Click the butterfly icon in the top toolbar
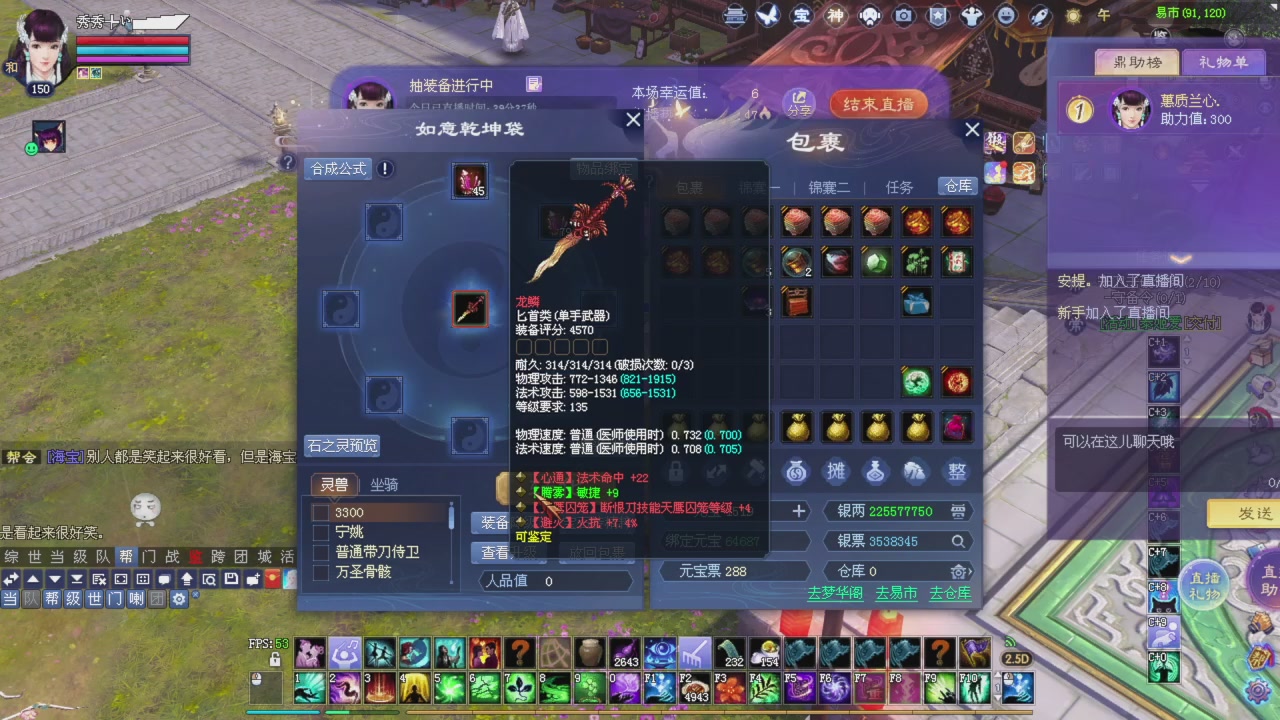This screenshot has width=1280, height=720. click(768, 16)
